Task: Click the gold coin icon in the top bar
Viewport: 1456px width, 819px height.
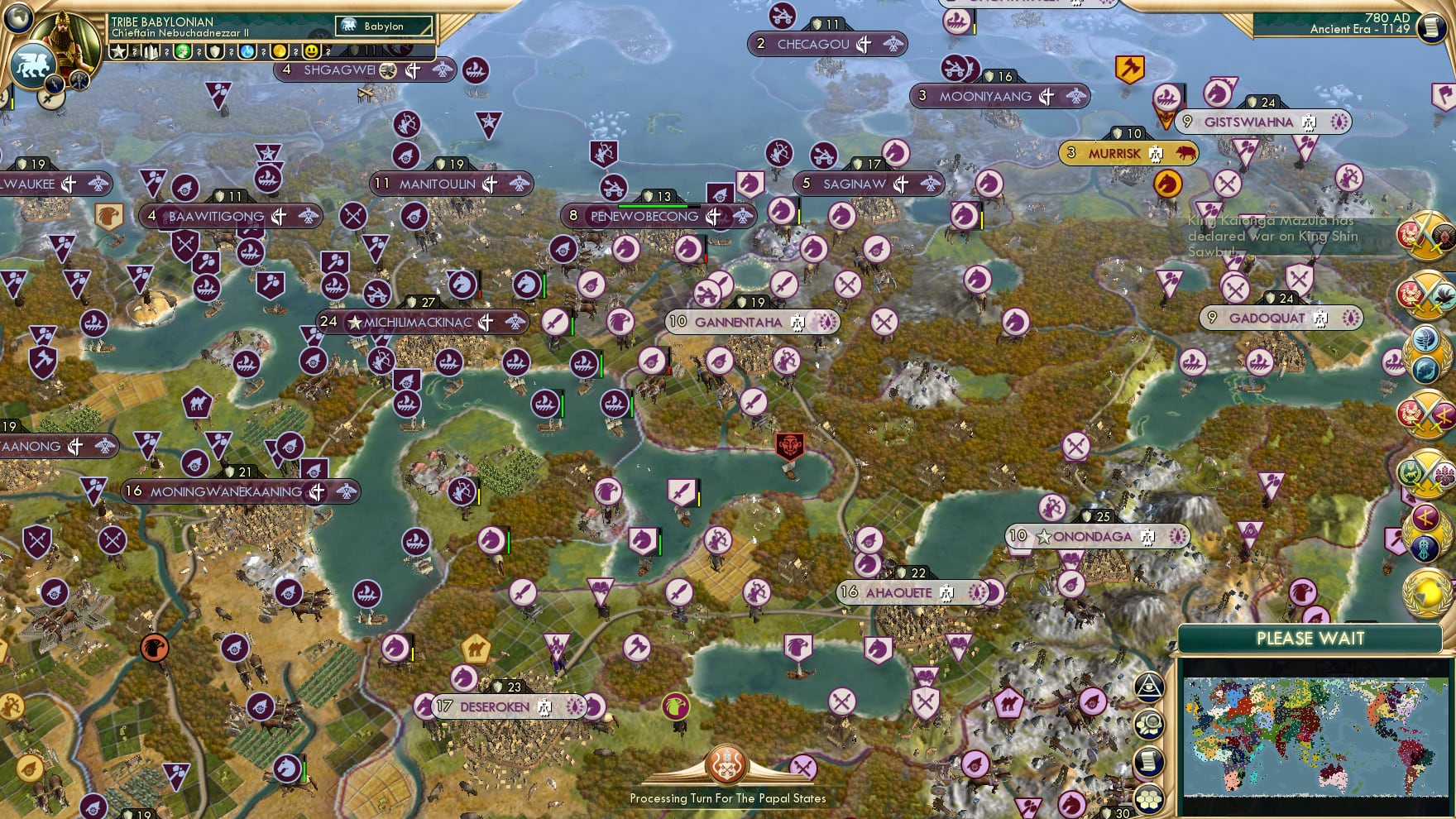Action: 279,51
